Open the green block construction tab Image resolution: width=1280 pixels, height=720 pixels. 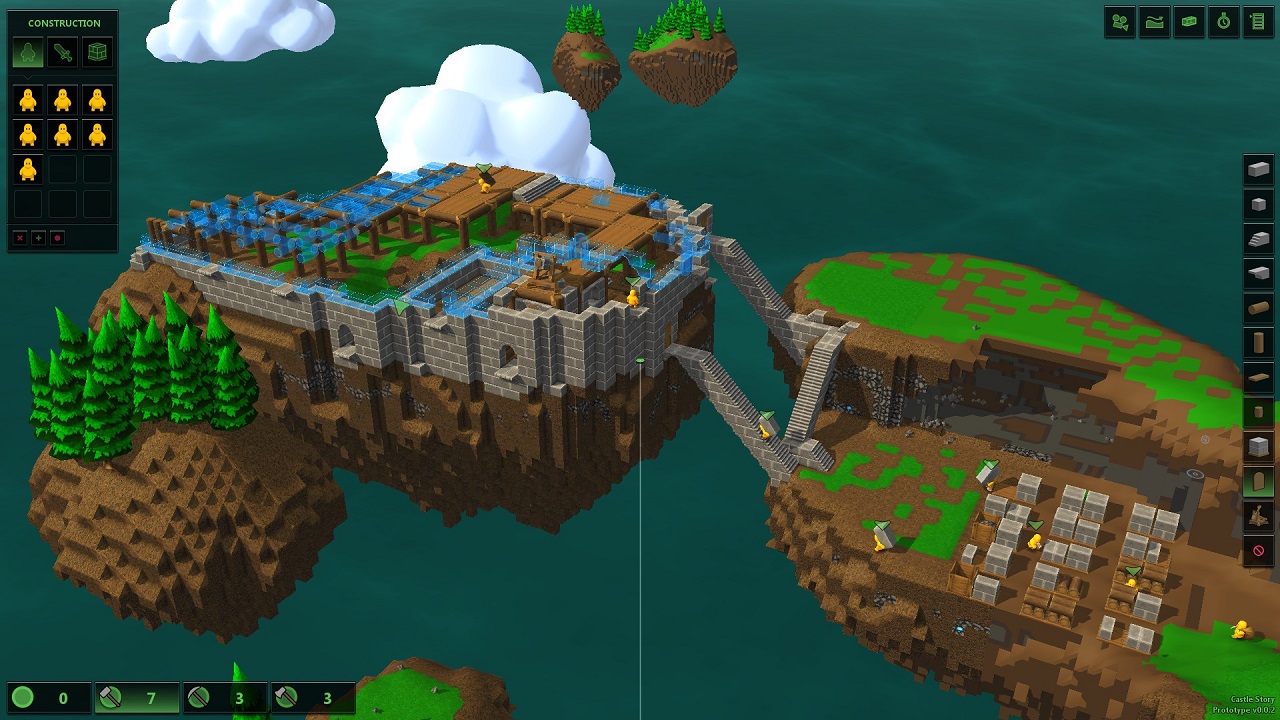pos(97,52)
